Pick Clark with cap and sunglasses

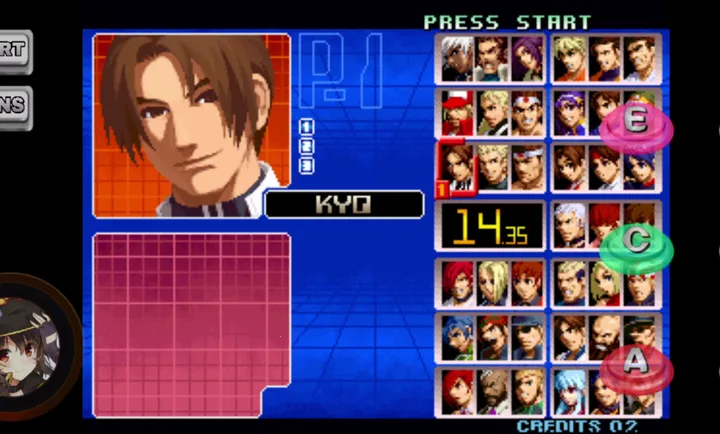(x=528, y=338)
